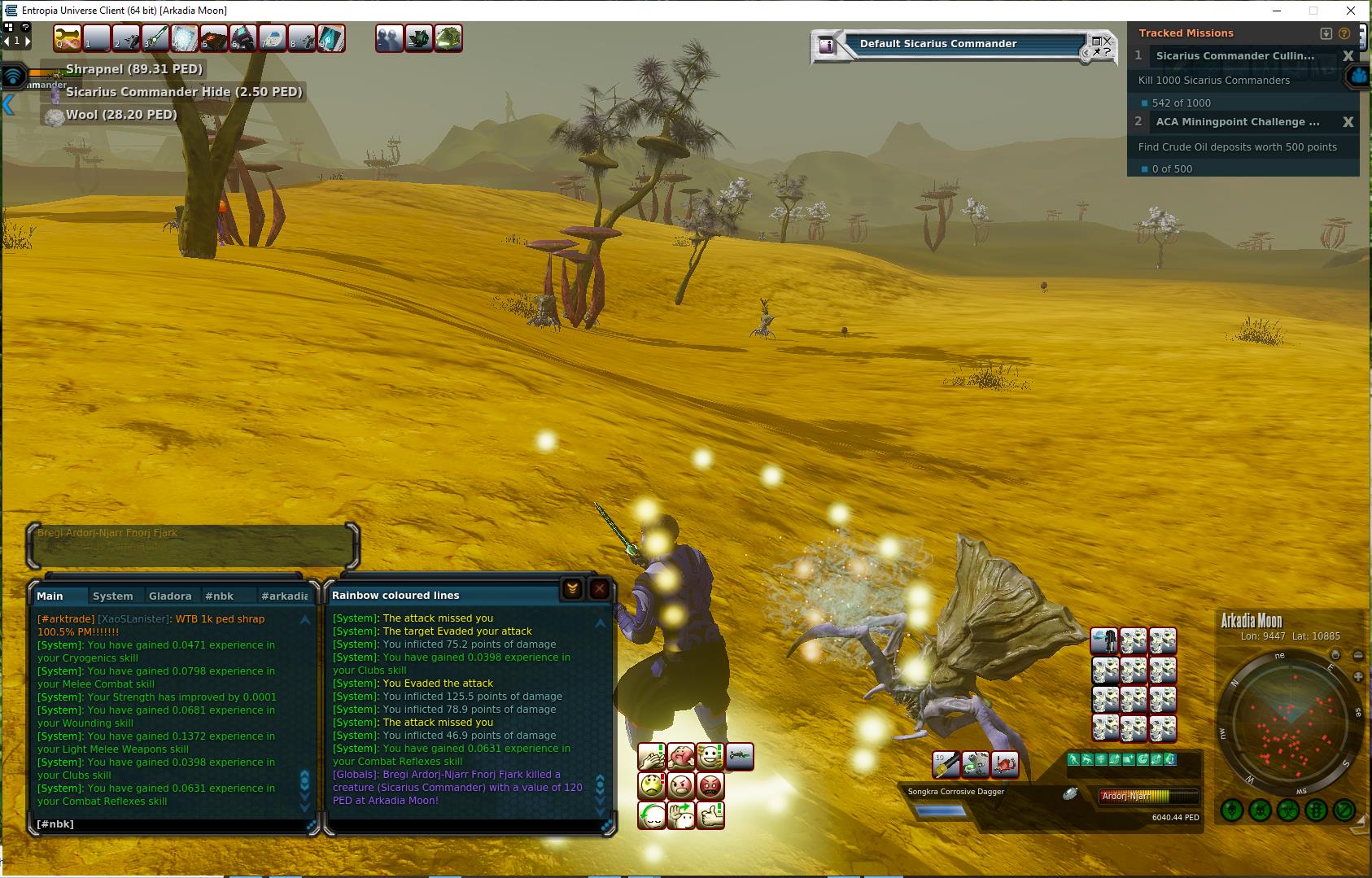
Task: Remove the ACA Miningpoint Challenge from tracking
Action: [x=1348, y=122]
